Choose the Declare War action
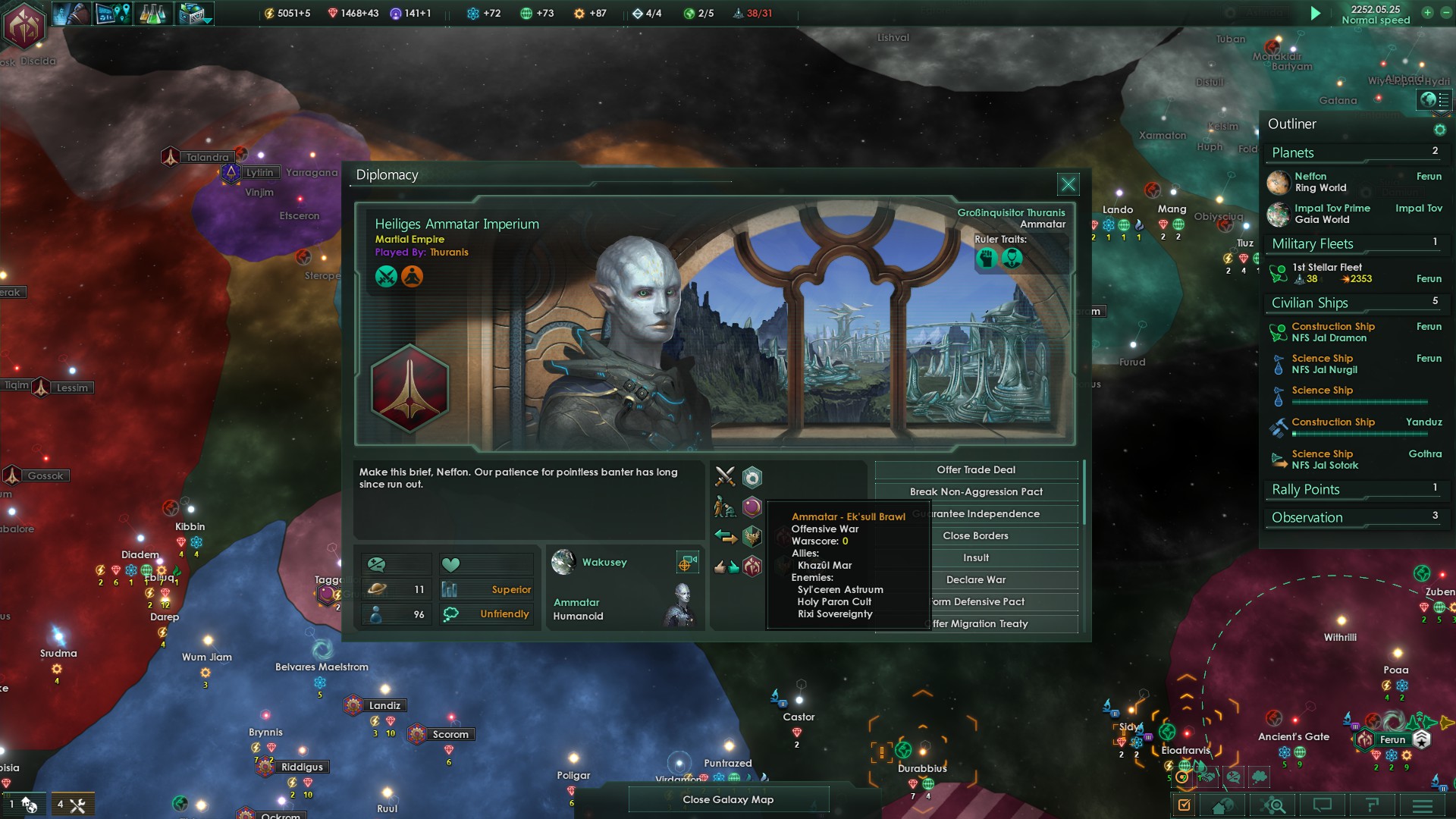 pyautogui.click(x=976, y=580)
